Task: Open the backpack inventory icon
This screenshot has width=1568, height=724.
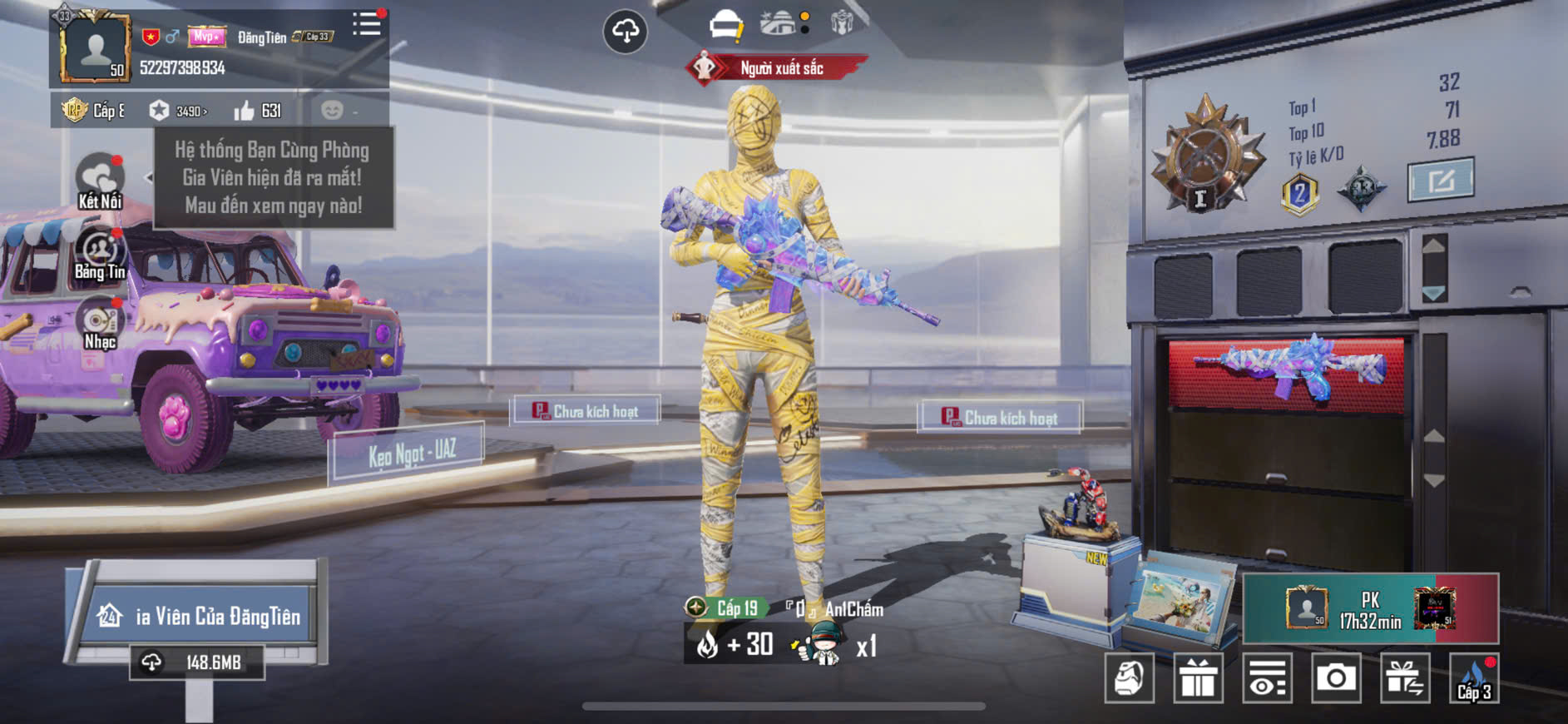Action: [x=1129, y=678]
